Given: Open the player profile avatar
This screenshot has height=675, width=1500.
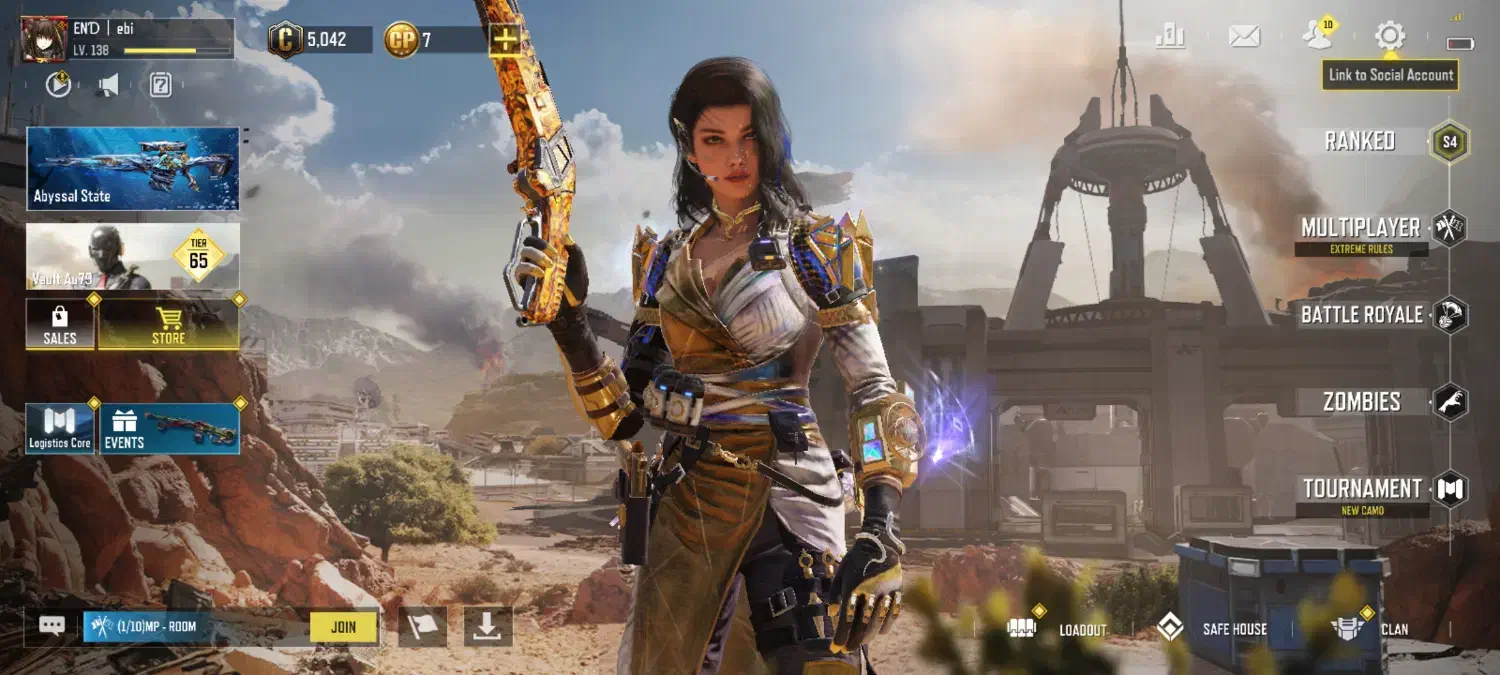Looking at the screenshot, I should (44, 40).
